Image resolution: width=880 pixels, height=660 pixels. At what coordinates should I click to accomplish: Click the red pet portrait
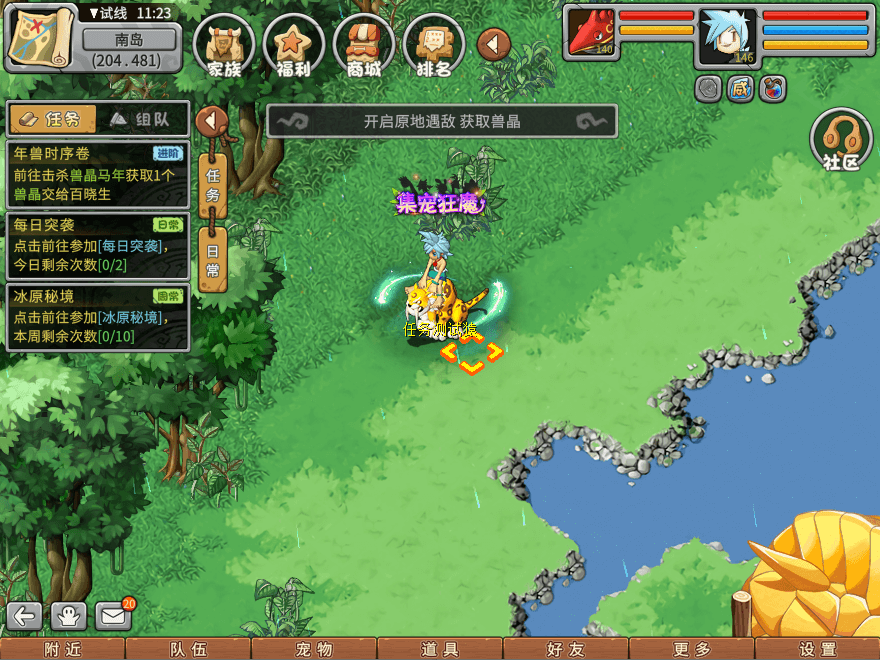(591, 32)
